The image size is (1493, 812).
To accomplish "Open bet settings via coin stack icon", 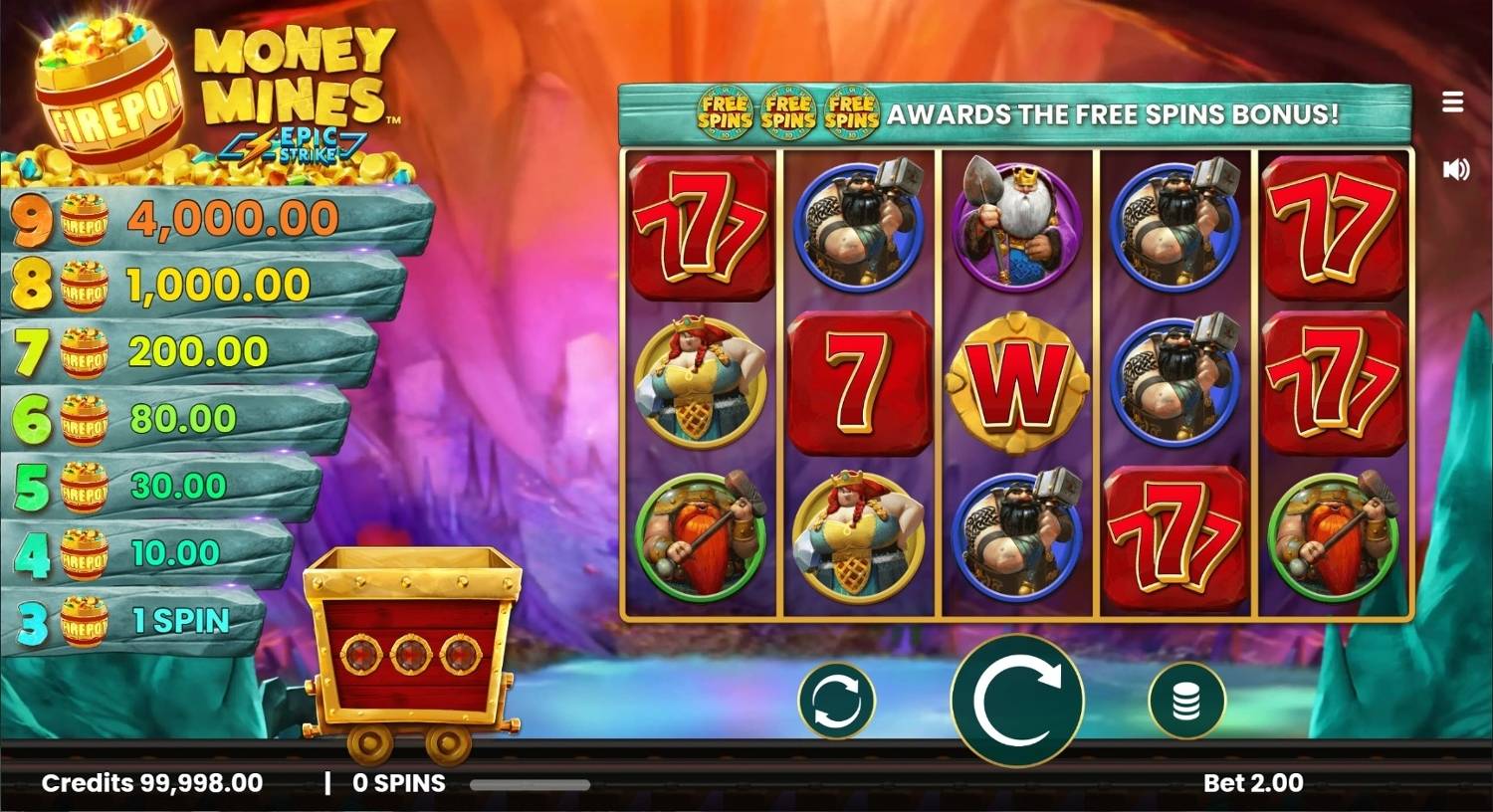I will click(x=1187, y=701).
